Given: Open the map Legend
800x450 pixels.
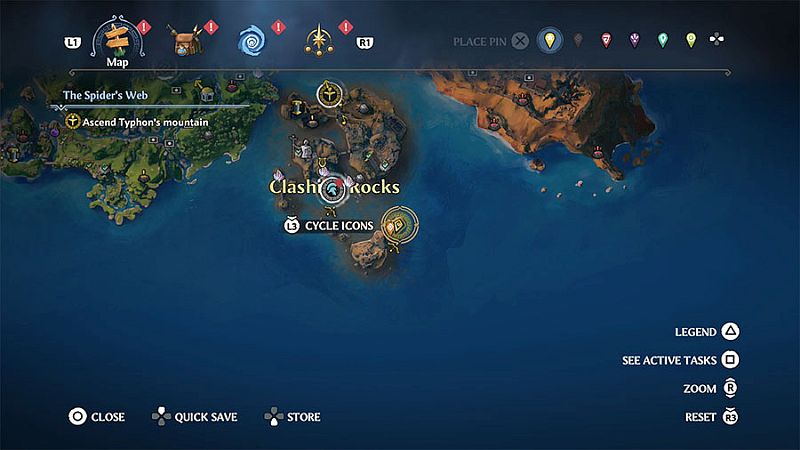Looking at the screenshot, I should [x=708, y=332].
